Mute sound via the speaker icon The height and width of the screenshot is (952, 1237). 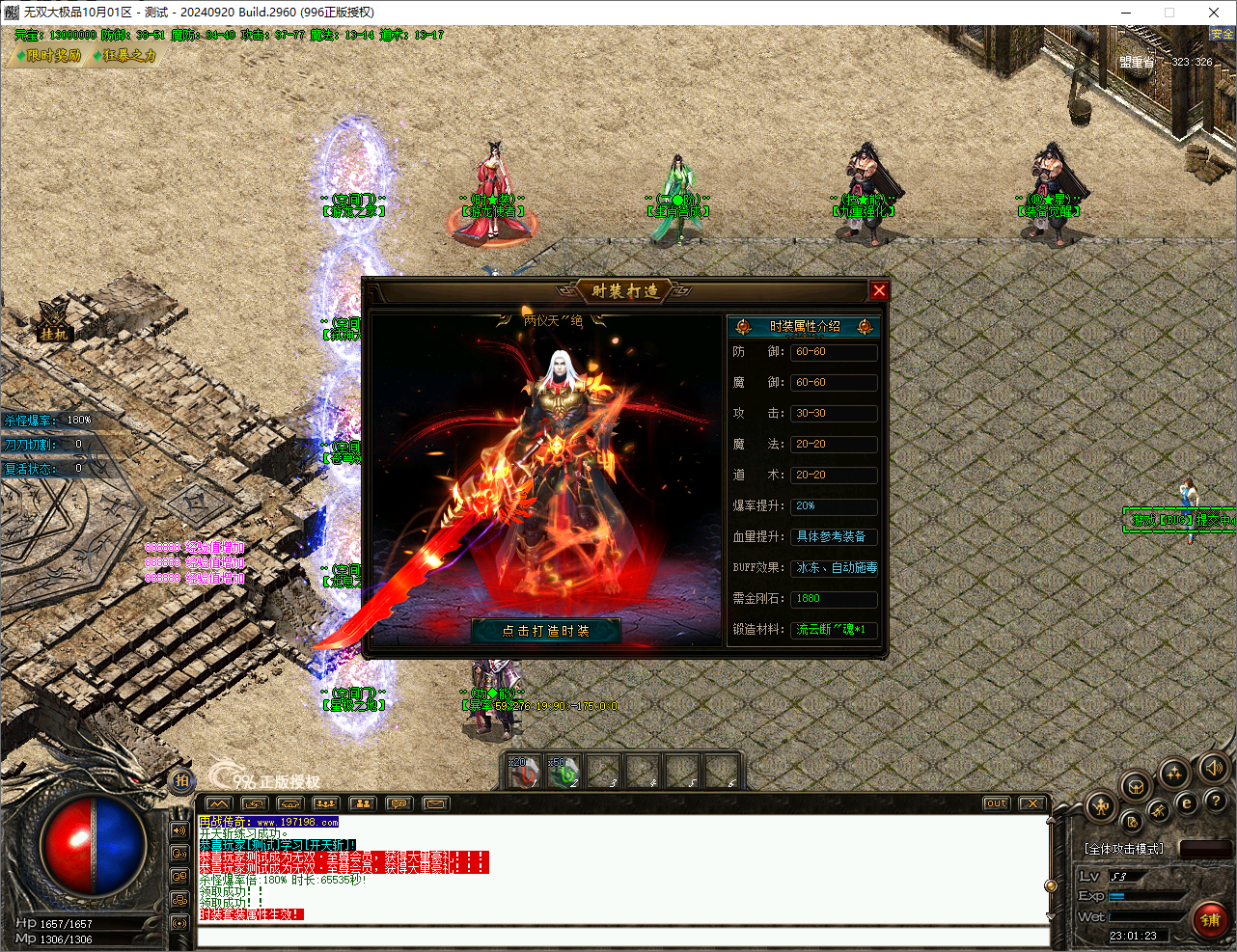click(x=1214, y=768)
